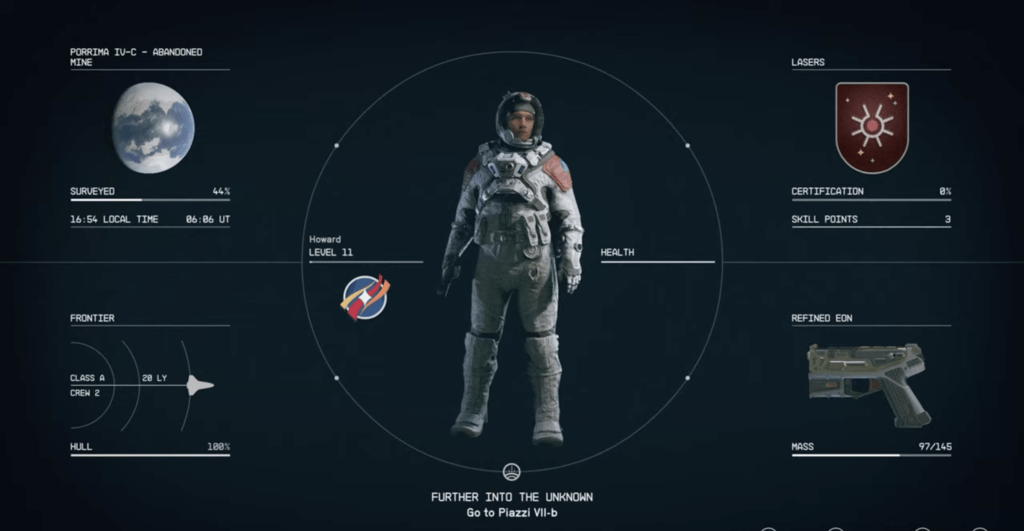The image size is (1024, 531).
Task: Select the Porrima IV-c Abandoned Mine heading
Action: [136, 57]
